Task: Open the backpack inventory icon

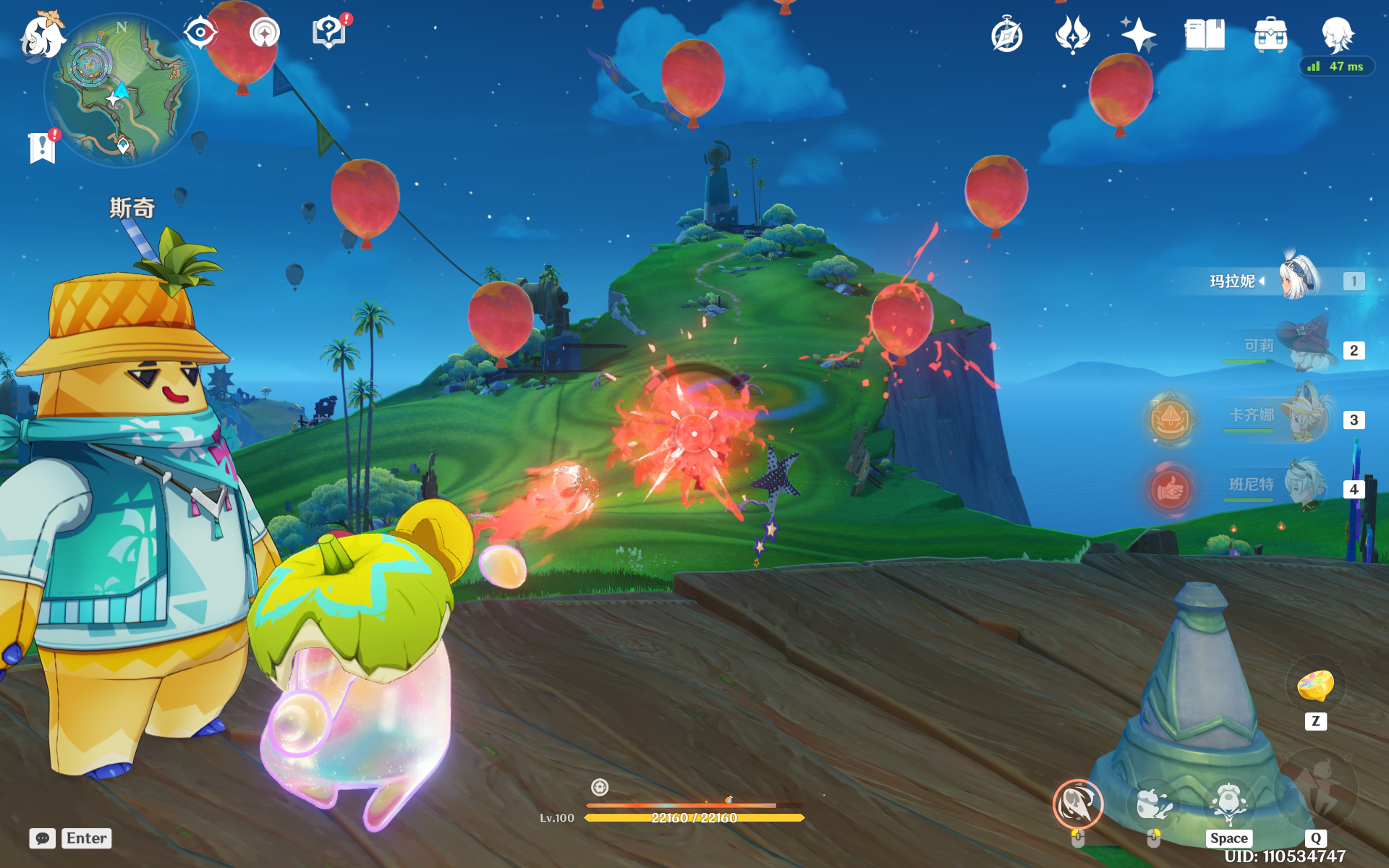Action: 1270,35
